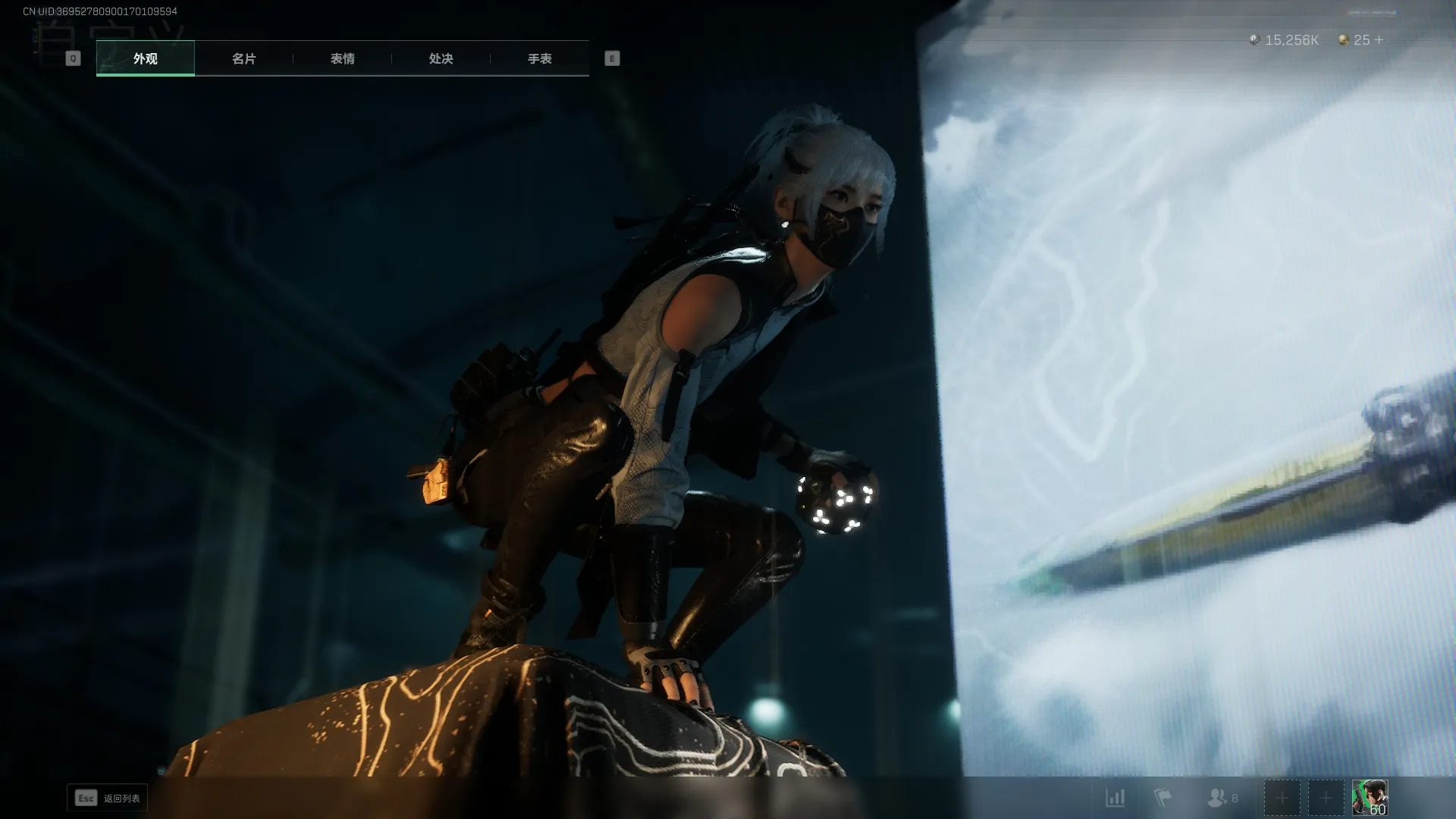The height and width of the screenshot is (819, 1456).
Task: Open the 手表 watch tab
Action: pyautogui.click(x=539, y=58)
